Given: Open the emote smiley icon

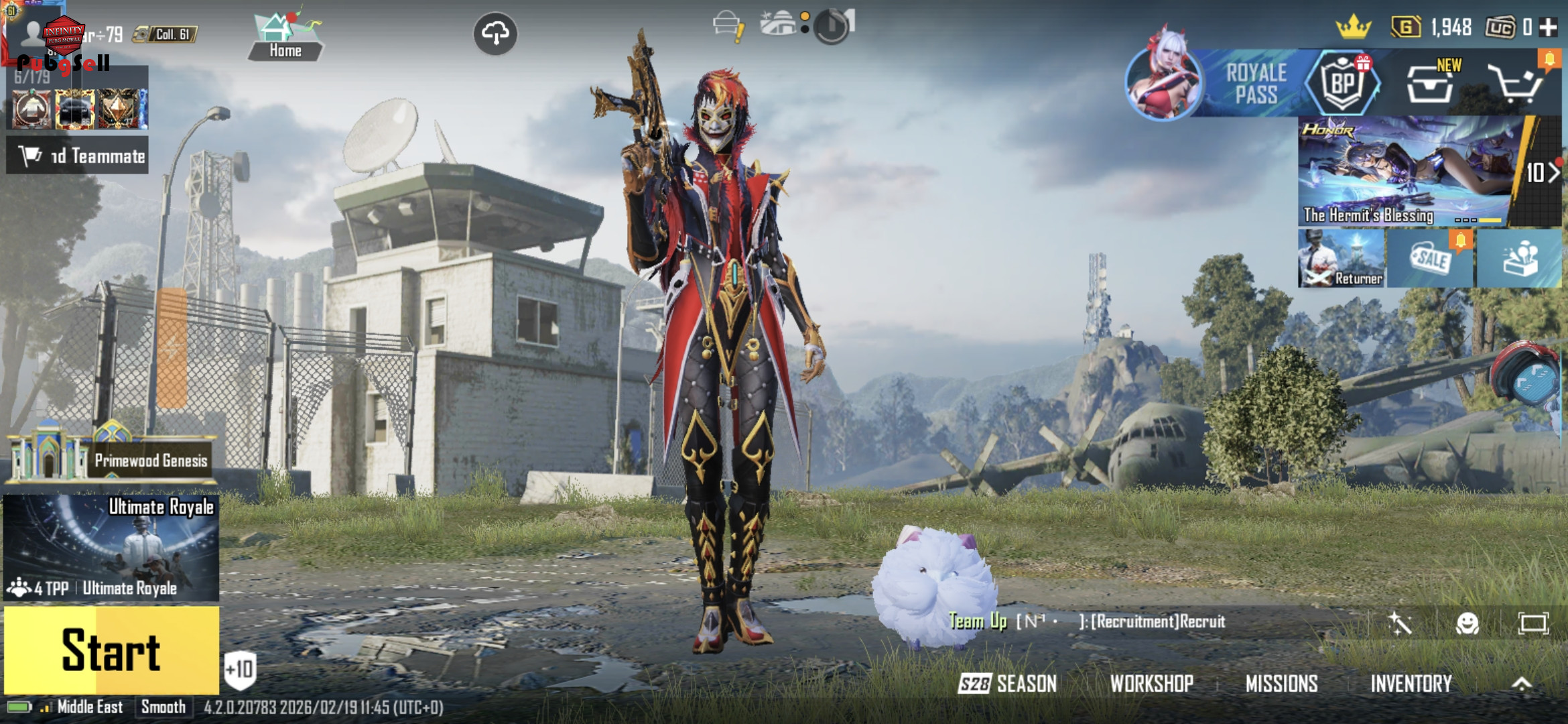Looking at the screenshot, I should (1467, 623).
